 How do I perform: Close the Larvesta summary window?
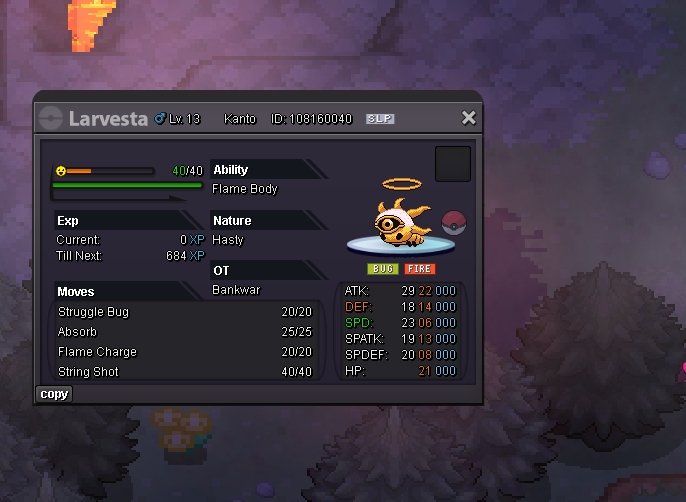coord(468,118)
